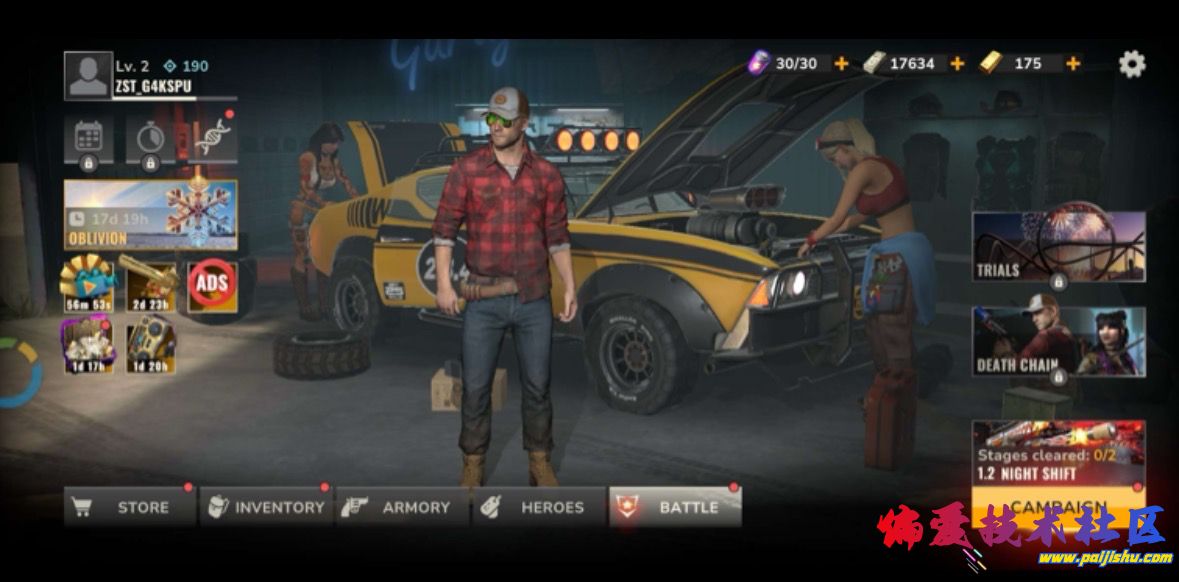Screen dimensions: 1179x582
Task: Select the Battle menu button
Action: (x=675, y=507)
